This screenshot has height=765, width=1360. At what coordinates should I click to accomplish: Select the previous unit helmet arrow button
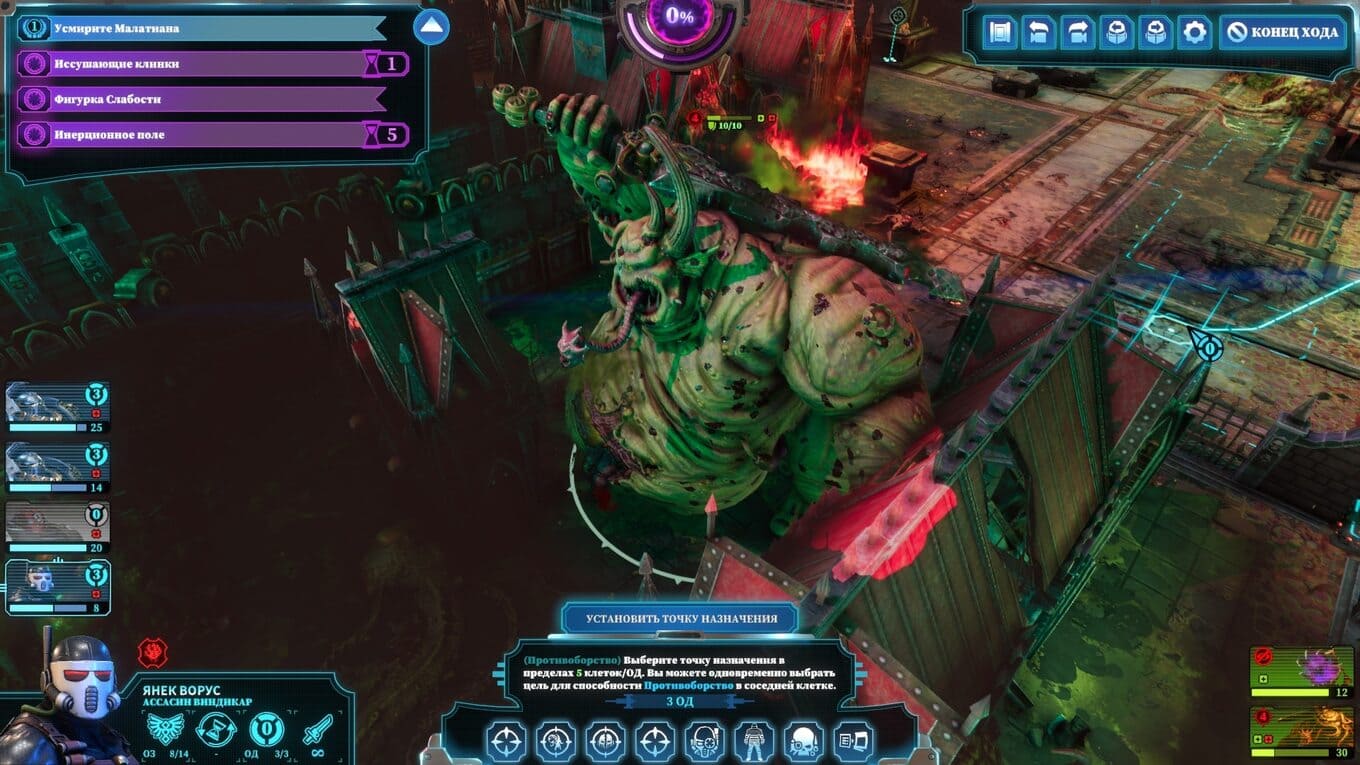tap(1116, 33)
